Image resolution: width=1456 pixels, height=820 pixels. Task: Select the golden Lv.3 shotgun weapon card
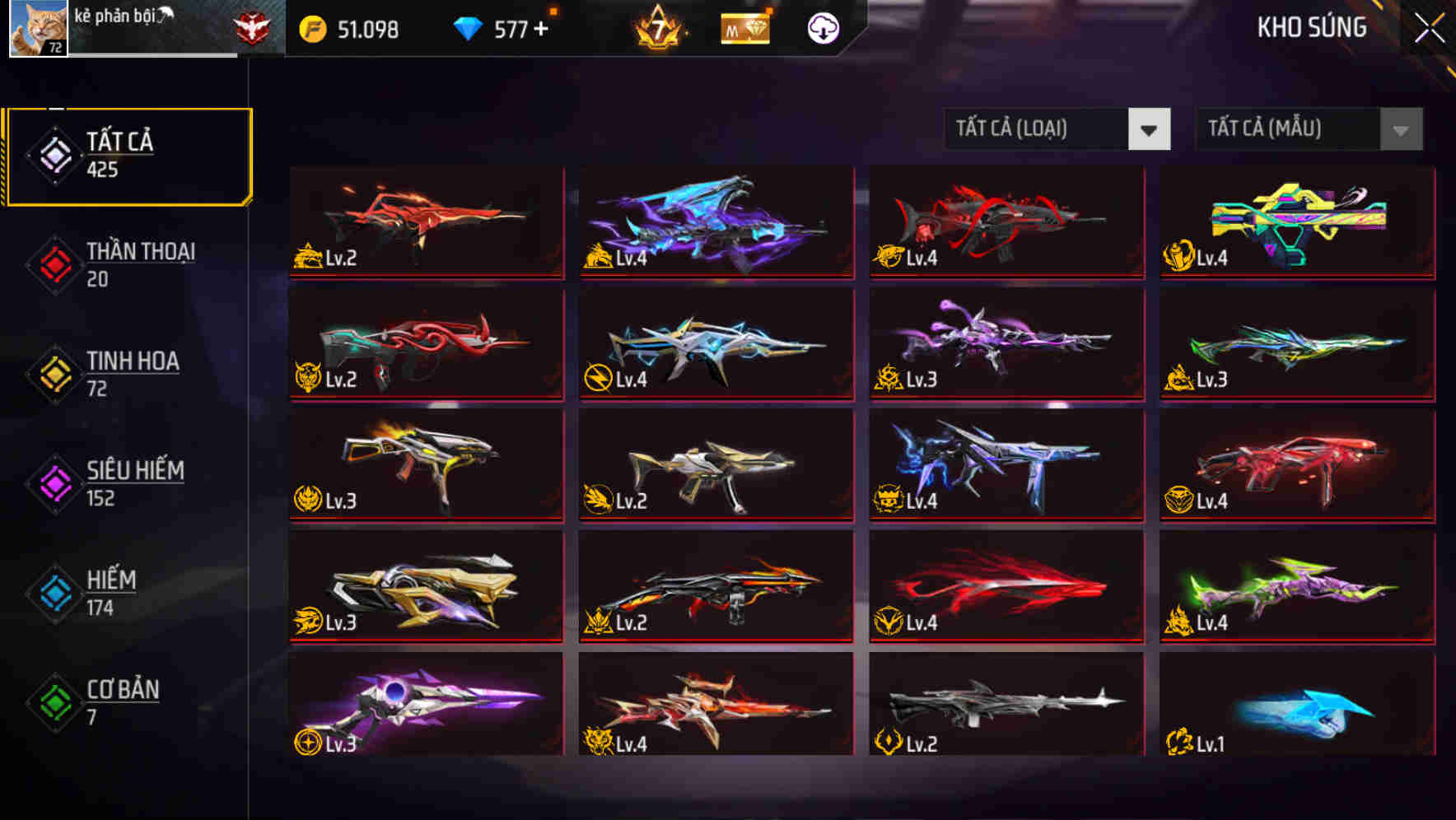425,586
